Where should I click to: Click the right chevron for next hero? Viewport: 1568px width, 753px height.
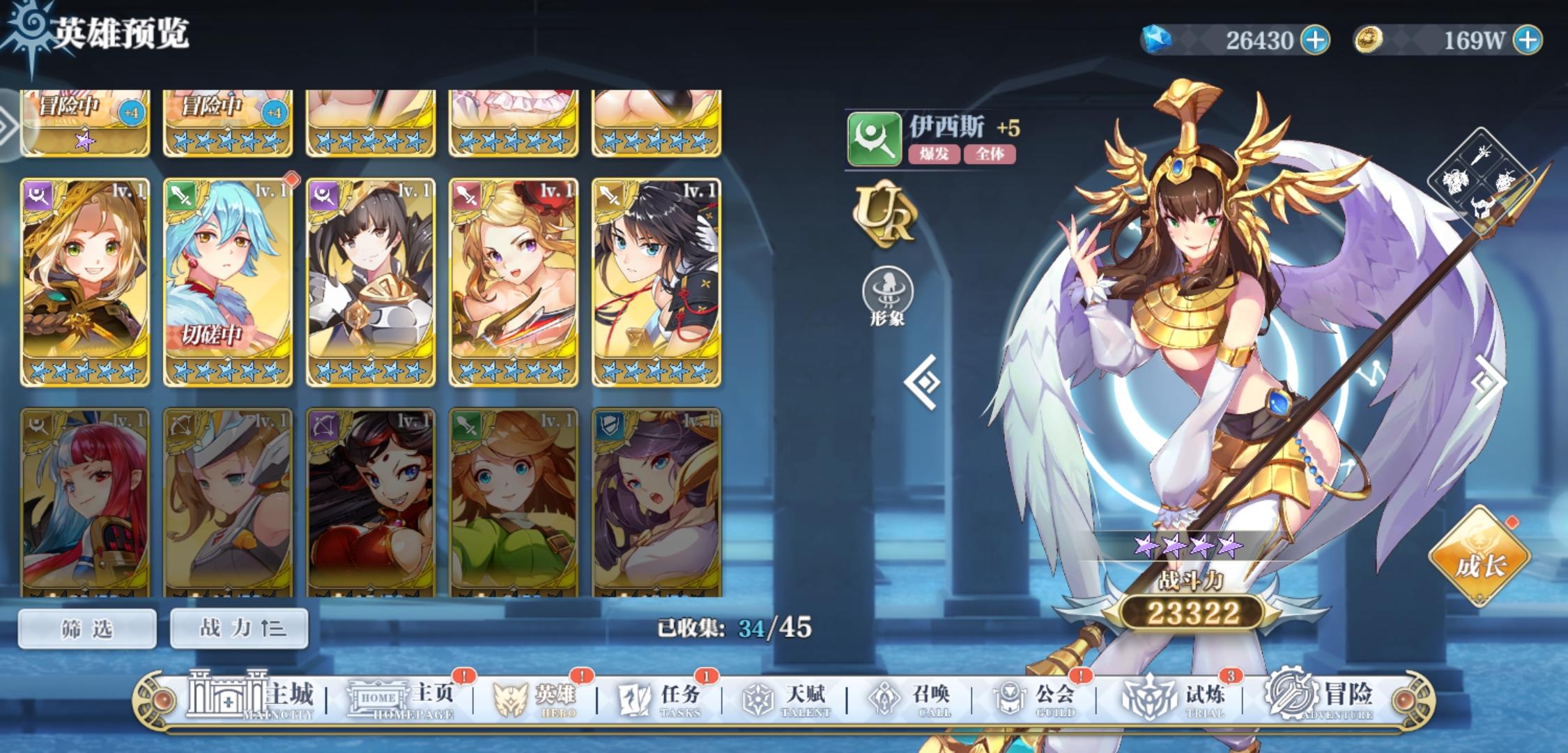pyautogui.click(x=1486, y=381)
